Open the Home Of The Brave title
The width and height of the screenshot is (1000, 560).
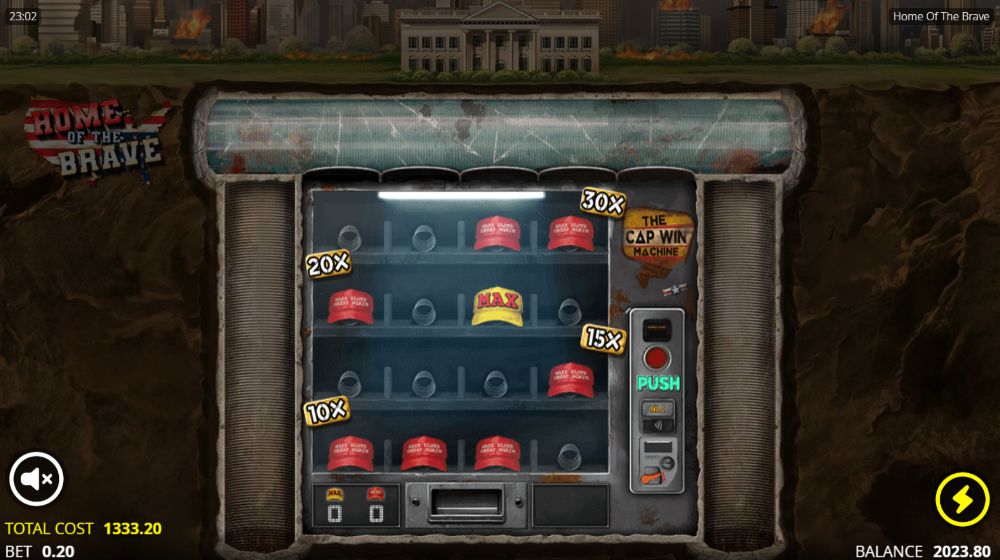click(x=940, y=16)
